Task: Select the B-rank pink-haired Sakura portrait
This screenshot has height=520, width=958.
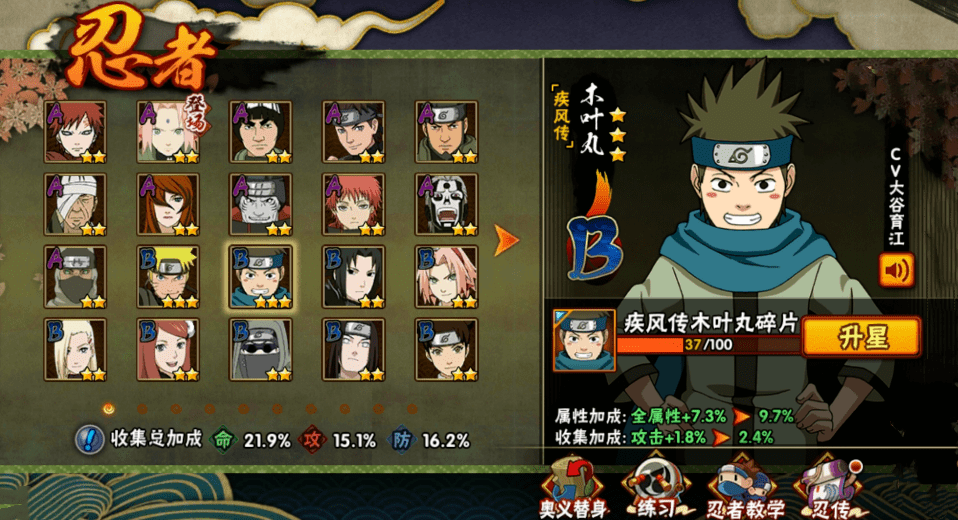Action: point(446,277)
